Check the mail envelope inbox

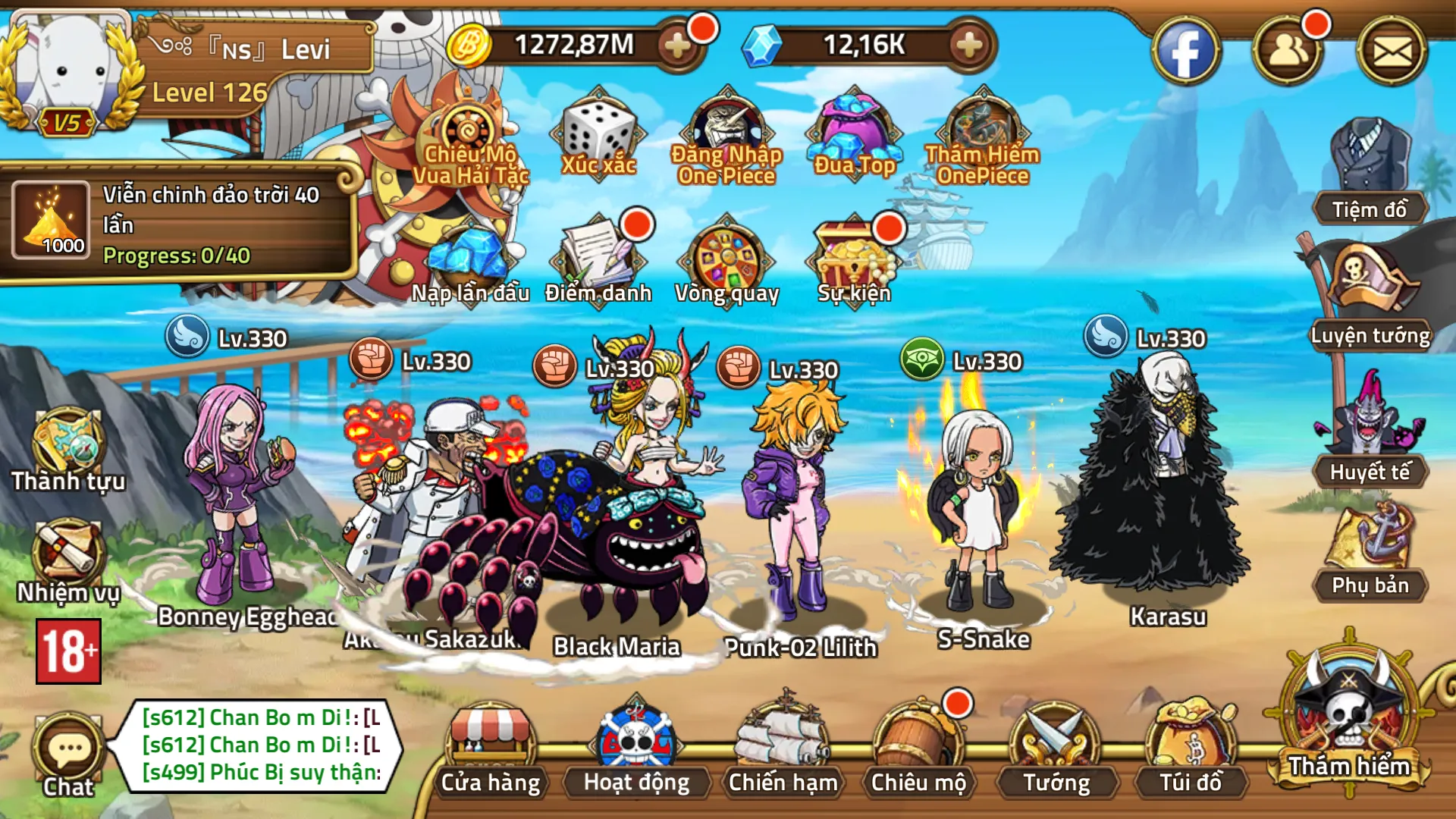1392,52
